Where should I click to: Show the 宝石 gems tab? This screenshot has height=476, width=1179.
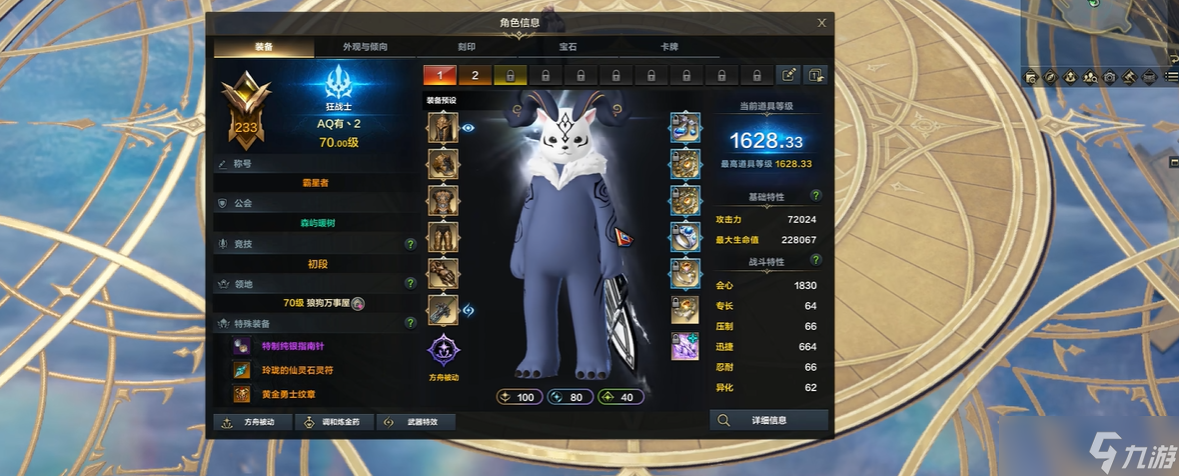[x=568, y=47]
